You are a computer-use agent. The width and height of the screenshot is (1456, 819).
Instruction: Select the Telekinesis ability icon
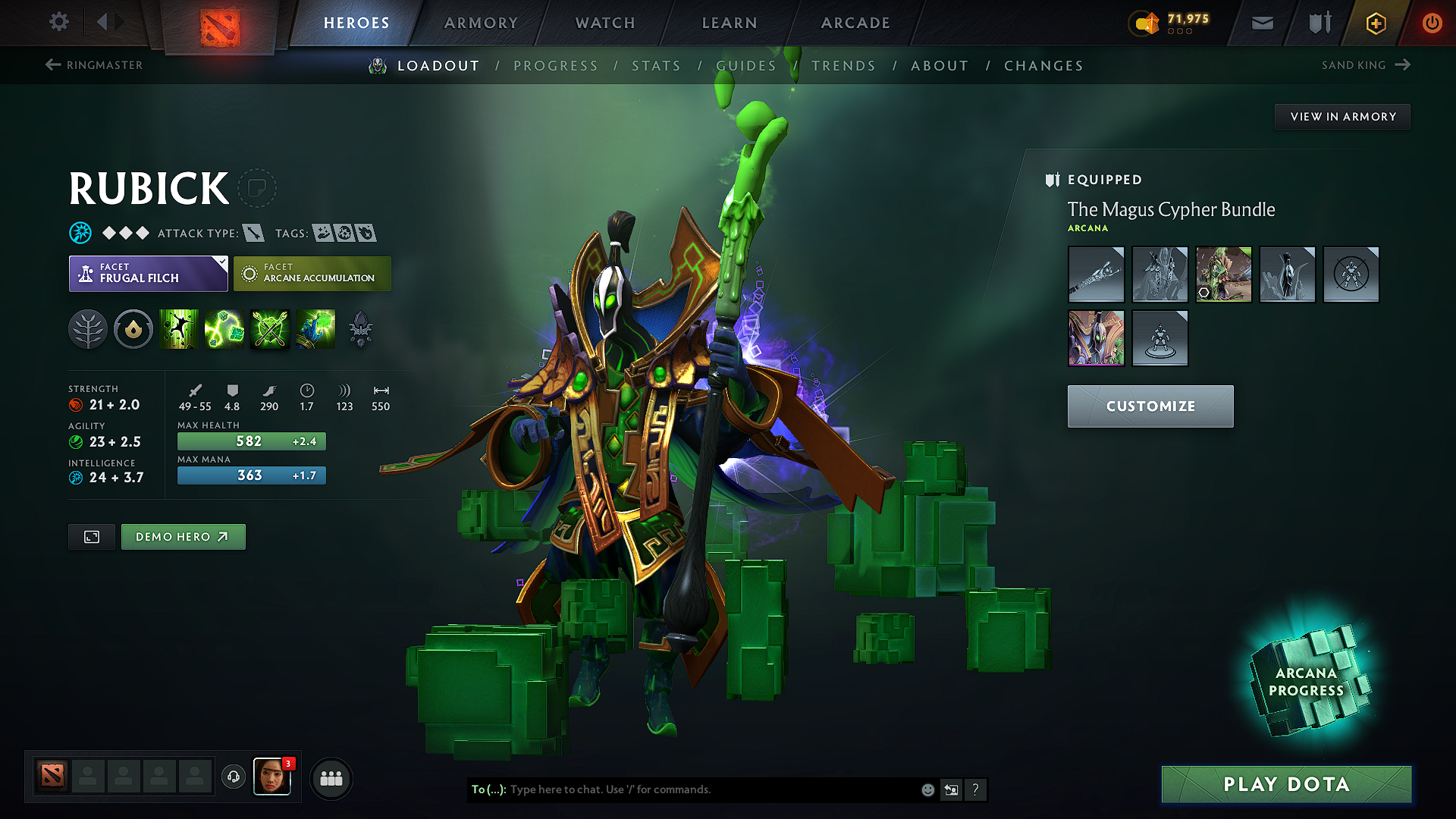pos(179,329)
